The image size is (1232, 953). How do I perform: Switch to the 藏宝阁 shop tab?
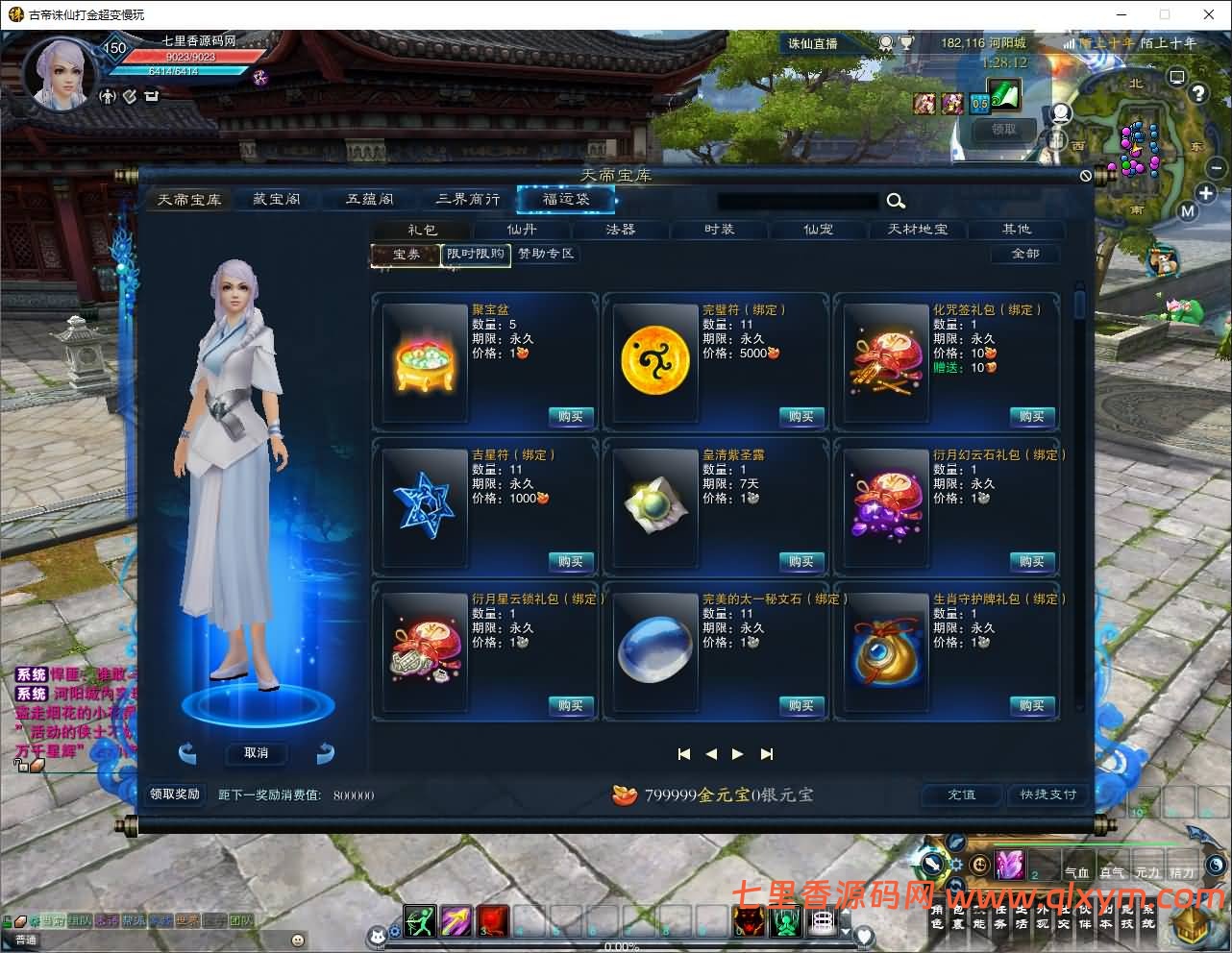tap(276, 199)
